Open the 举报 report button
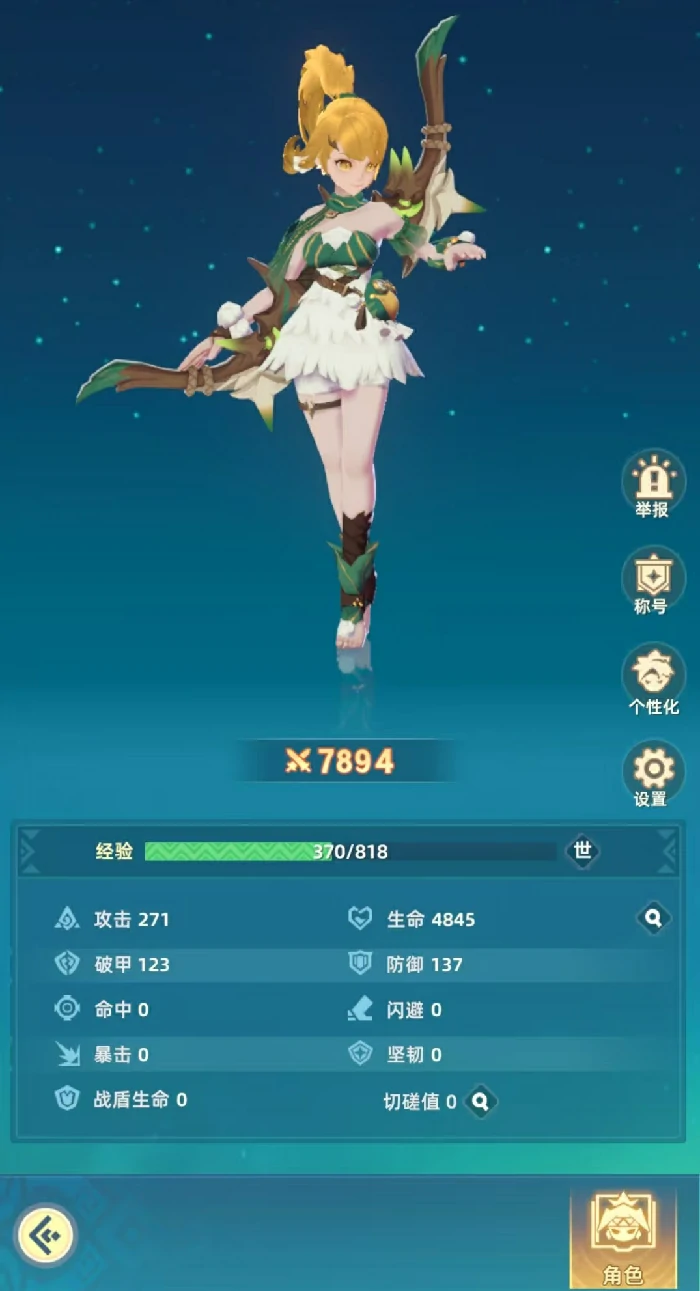This screenshot has width=700, height=1291. click(652, 484)
